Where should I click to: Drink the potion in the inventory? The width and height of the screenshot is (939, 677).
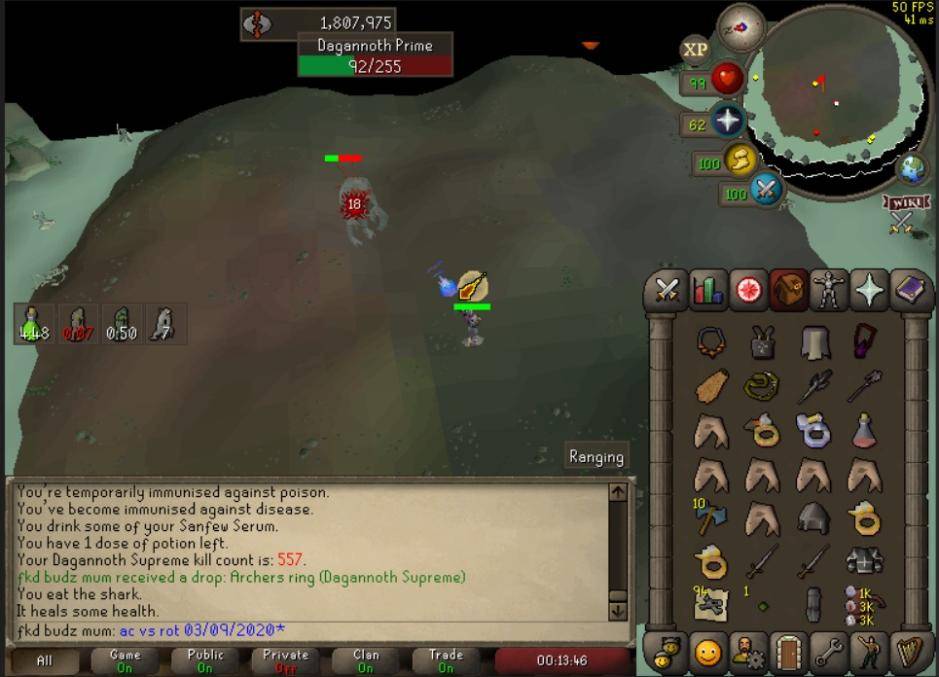865,431
